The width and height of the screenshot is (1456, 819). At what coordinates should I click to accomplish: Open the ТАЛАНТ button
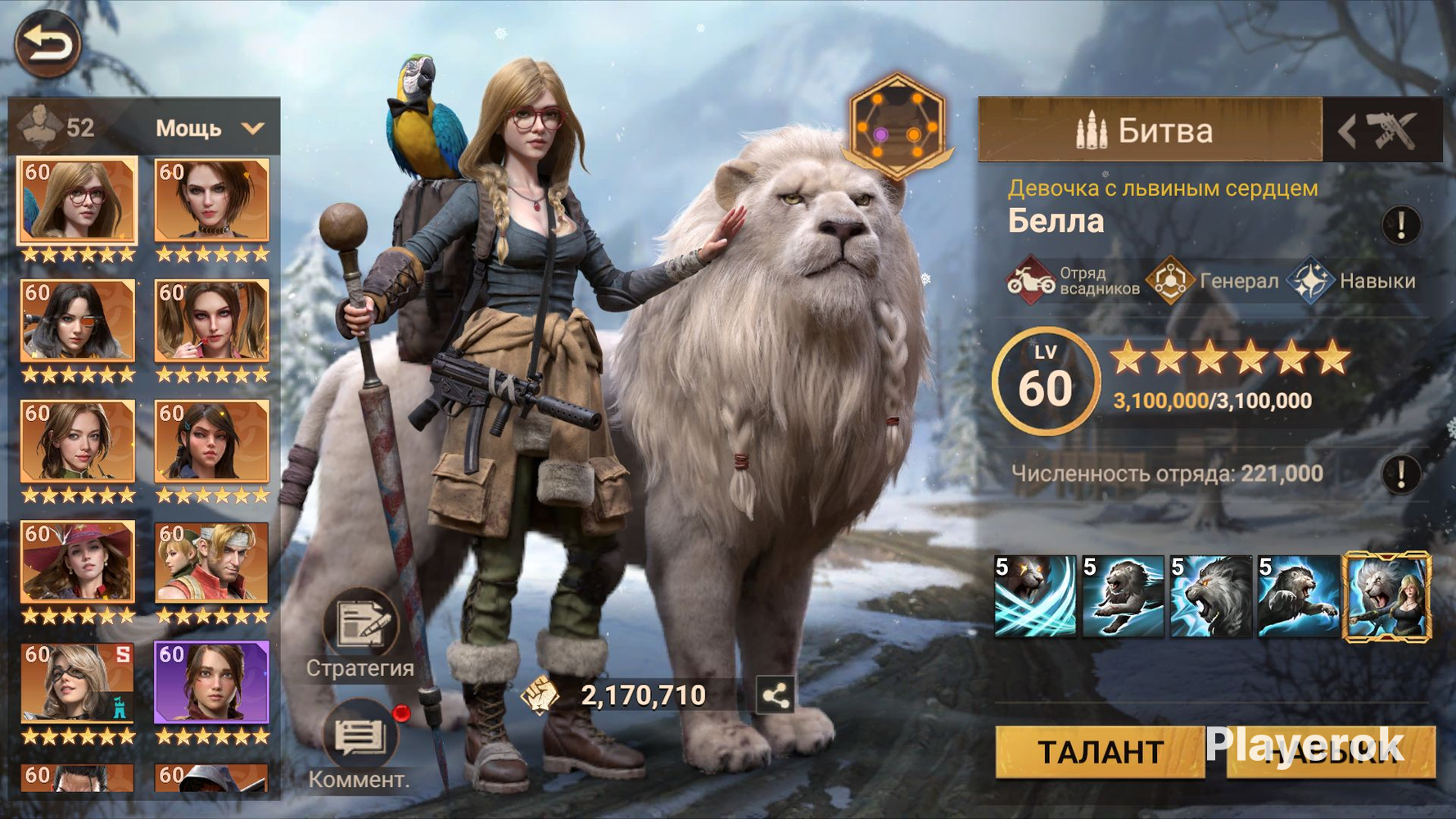click(1099, 751)
